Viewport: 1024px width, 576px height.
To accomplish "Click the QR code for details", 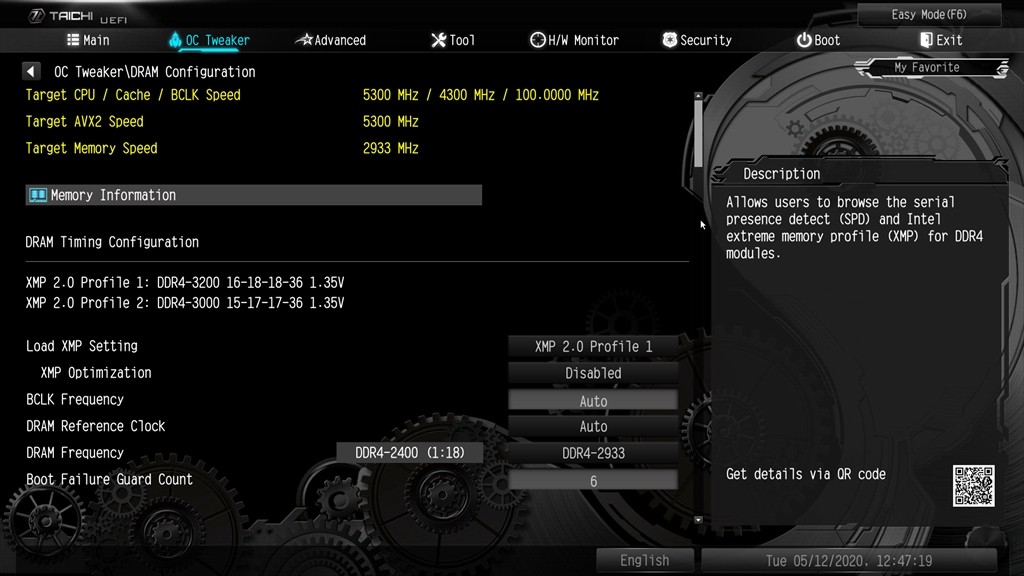I will 973,485.
